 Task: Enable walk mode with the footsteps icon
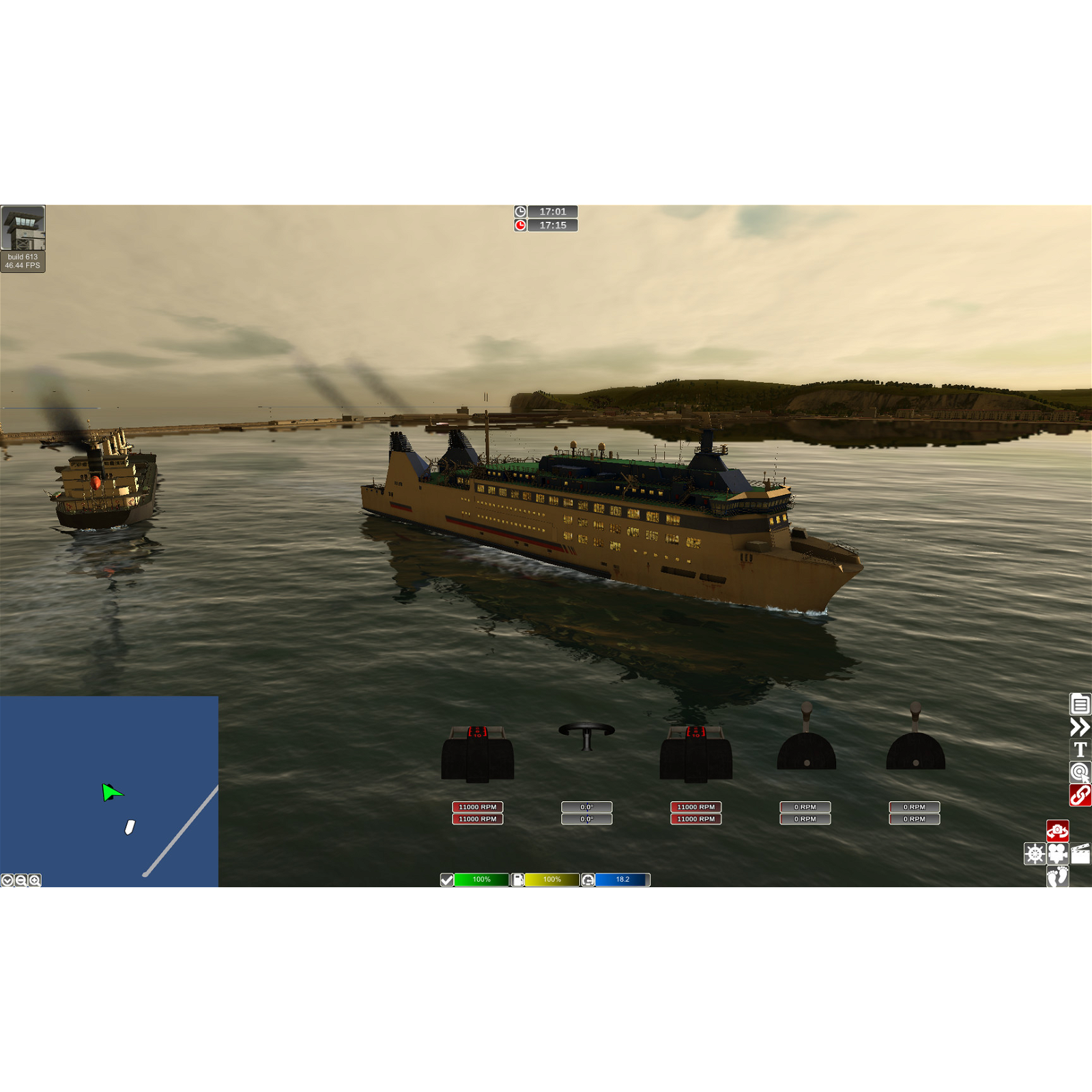click(x=1057, y=877)
